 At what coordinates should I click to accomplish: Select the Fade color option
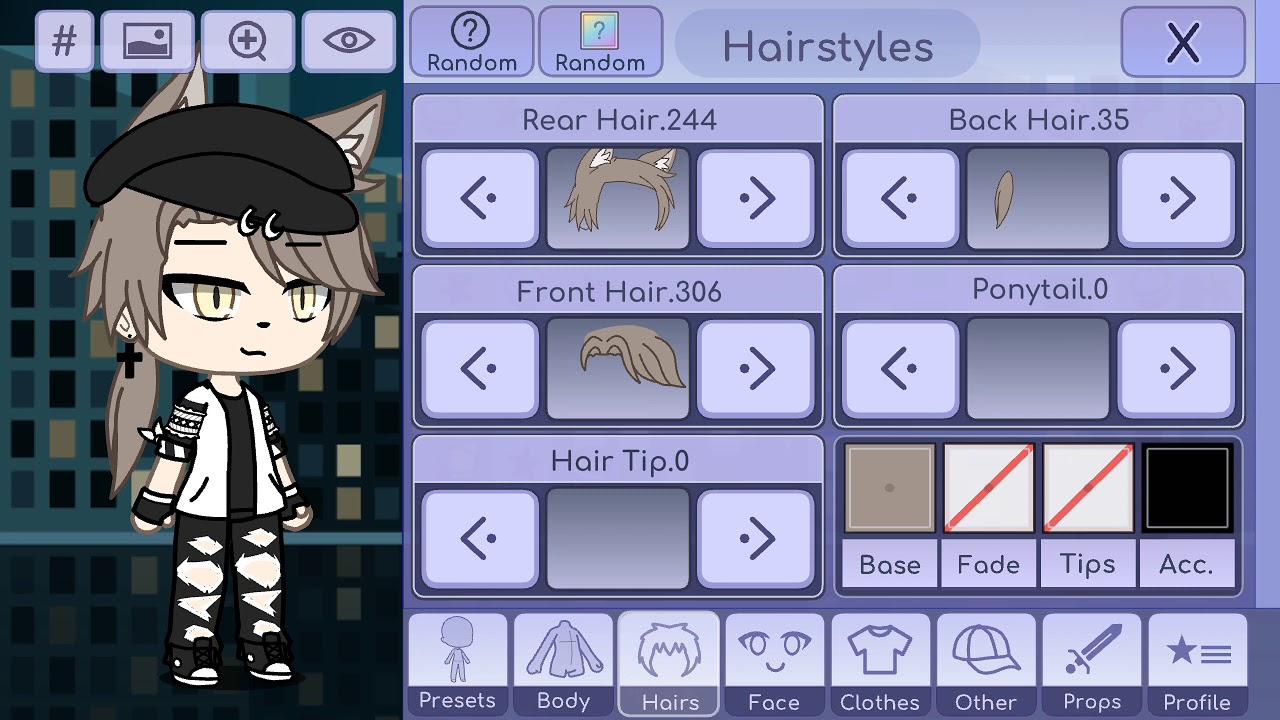[988, 489]
